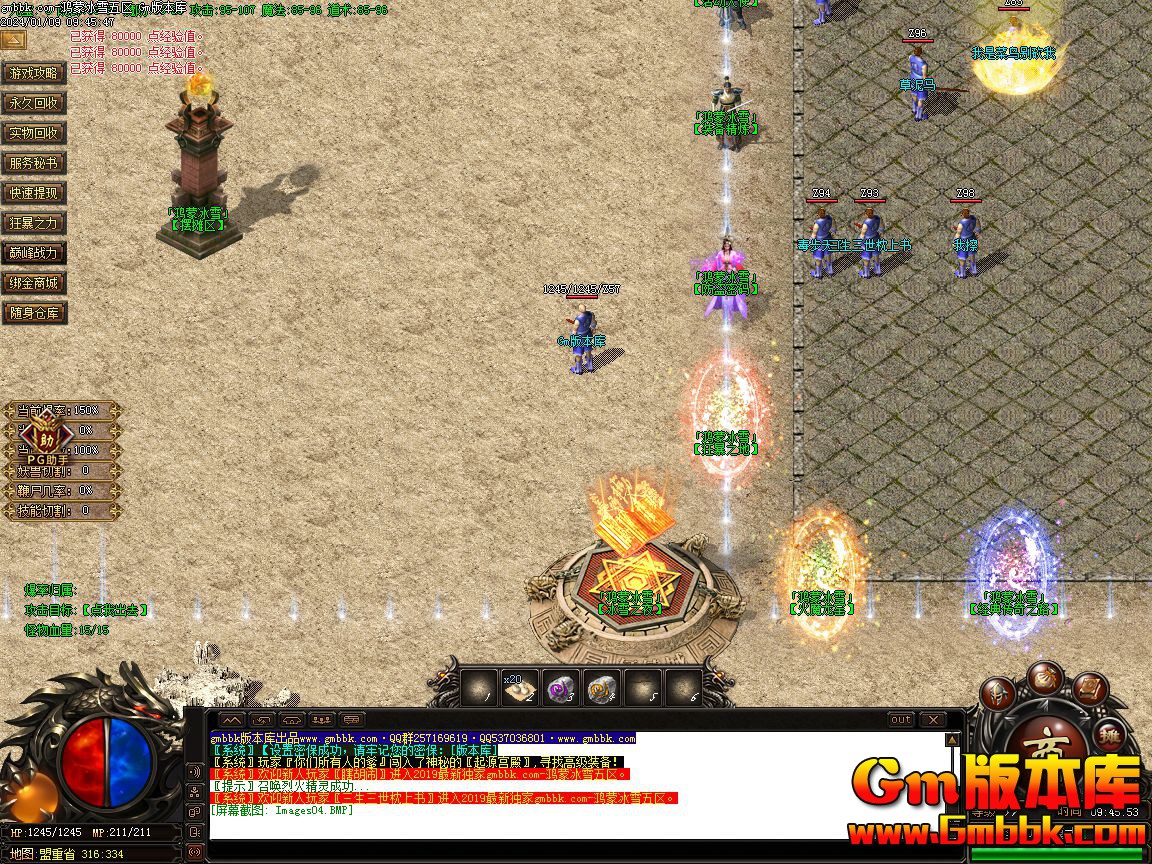Screen dimensions: 1152x864
Task: Use the orange swirl stone in slot 4
Action: tap(600, 689)
